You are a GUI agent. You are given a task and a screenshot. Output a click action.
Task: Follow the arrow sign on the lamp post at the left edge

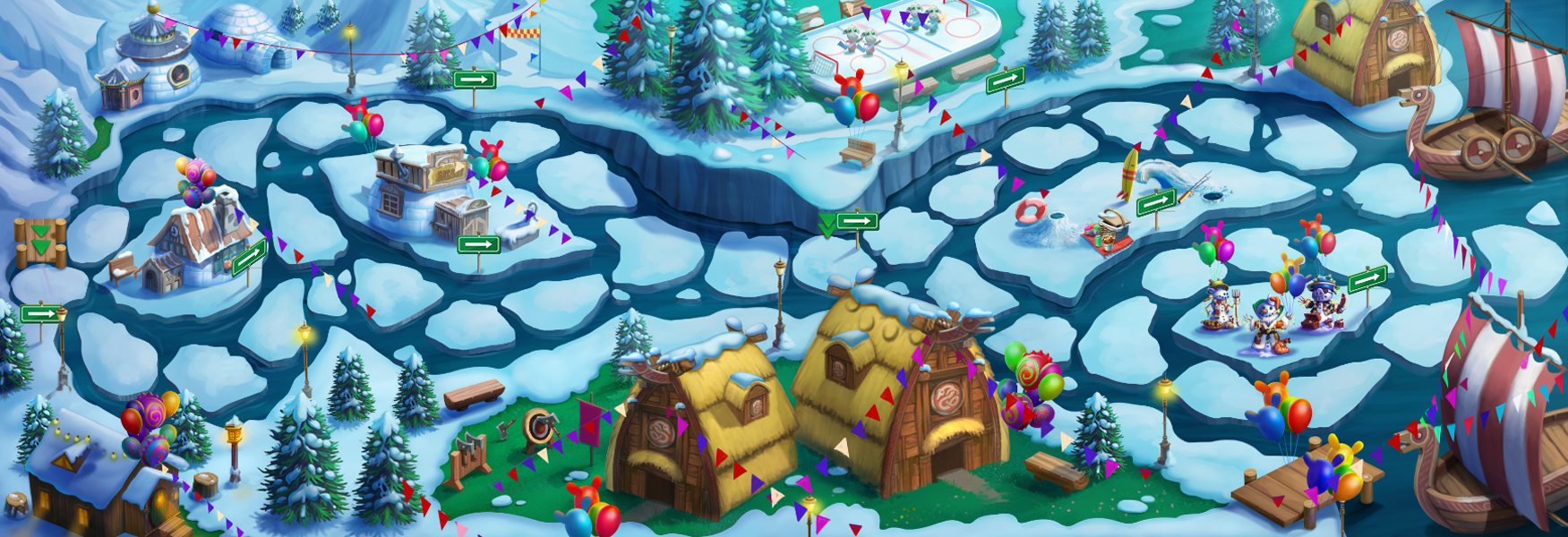(40, 314)
